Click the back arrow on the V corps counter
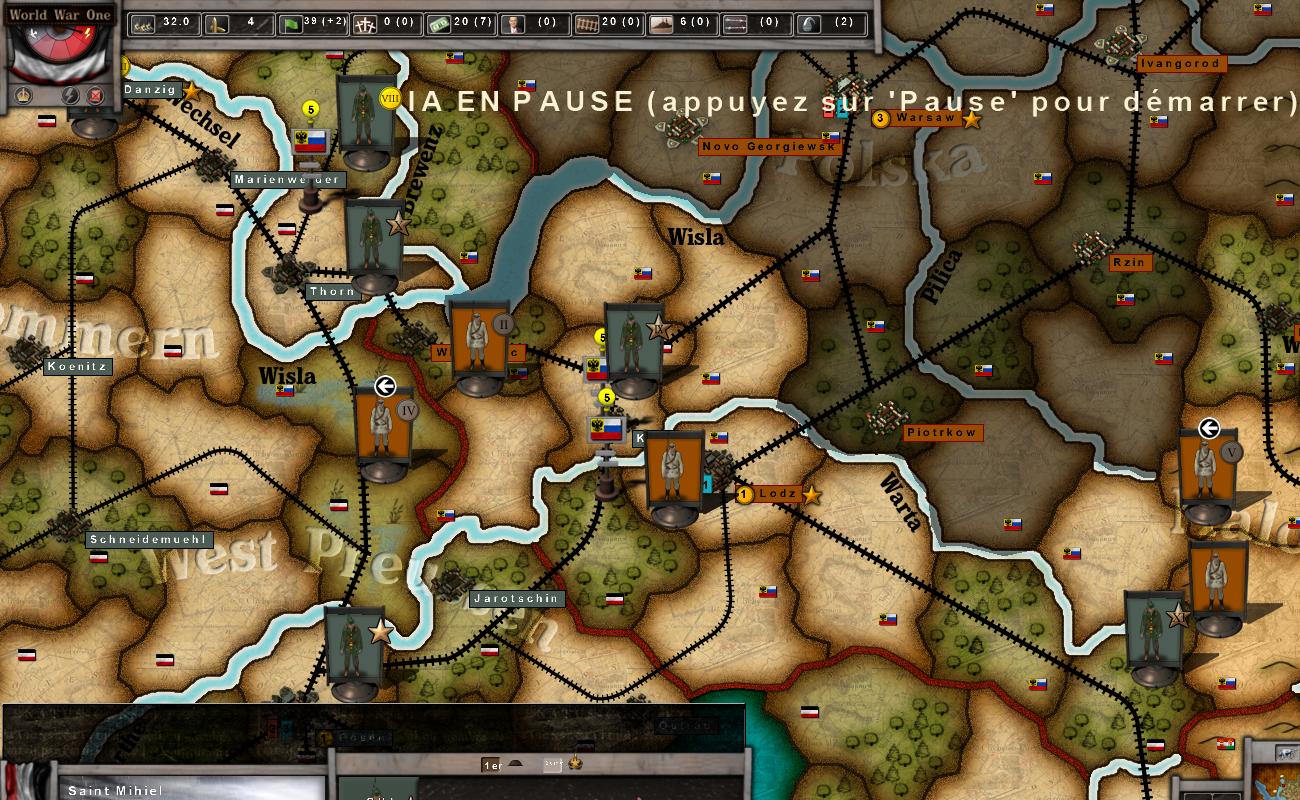1300x800 pixels. (x=1210, y=428)
